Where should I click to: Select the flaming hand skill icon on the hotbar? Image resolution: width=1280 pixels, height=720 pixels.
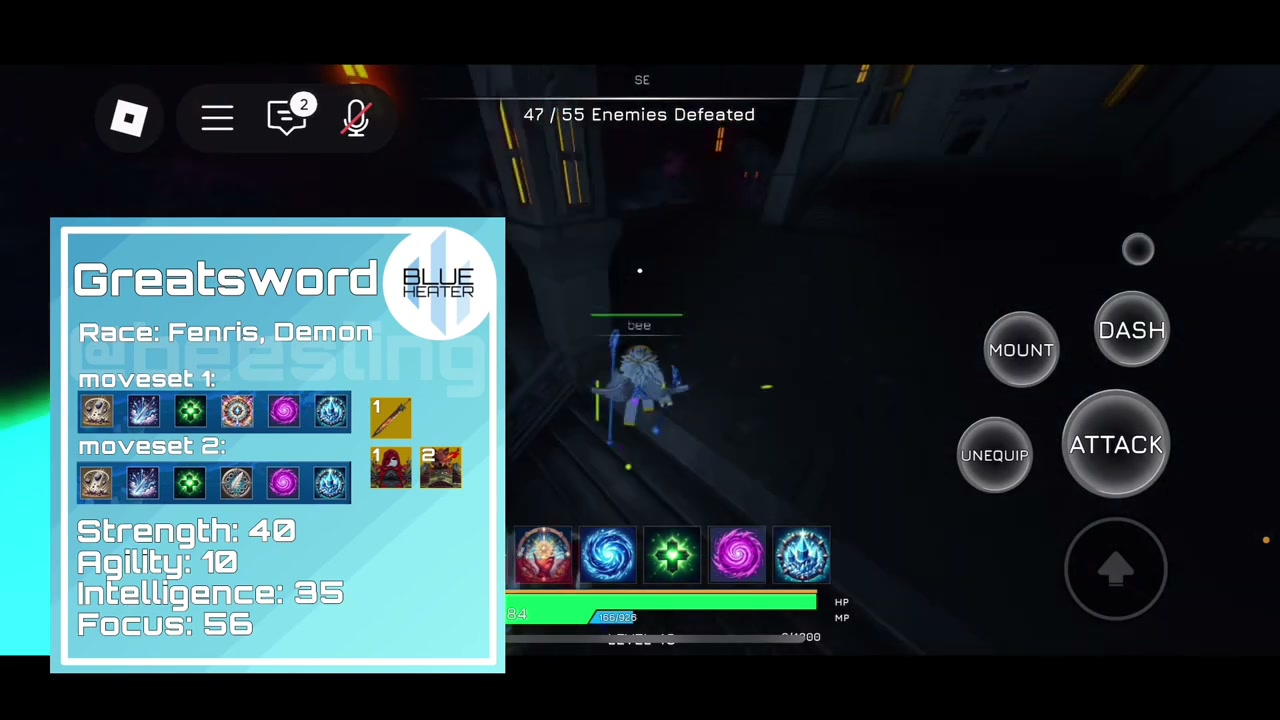point(543,555)
